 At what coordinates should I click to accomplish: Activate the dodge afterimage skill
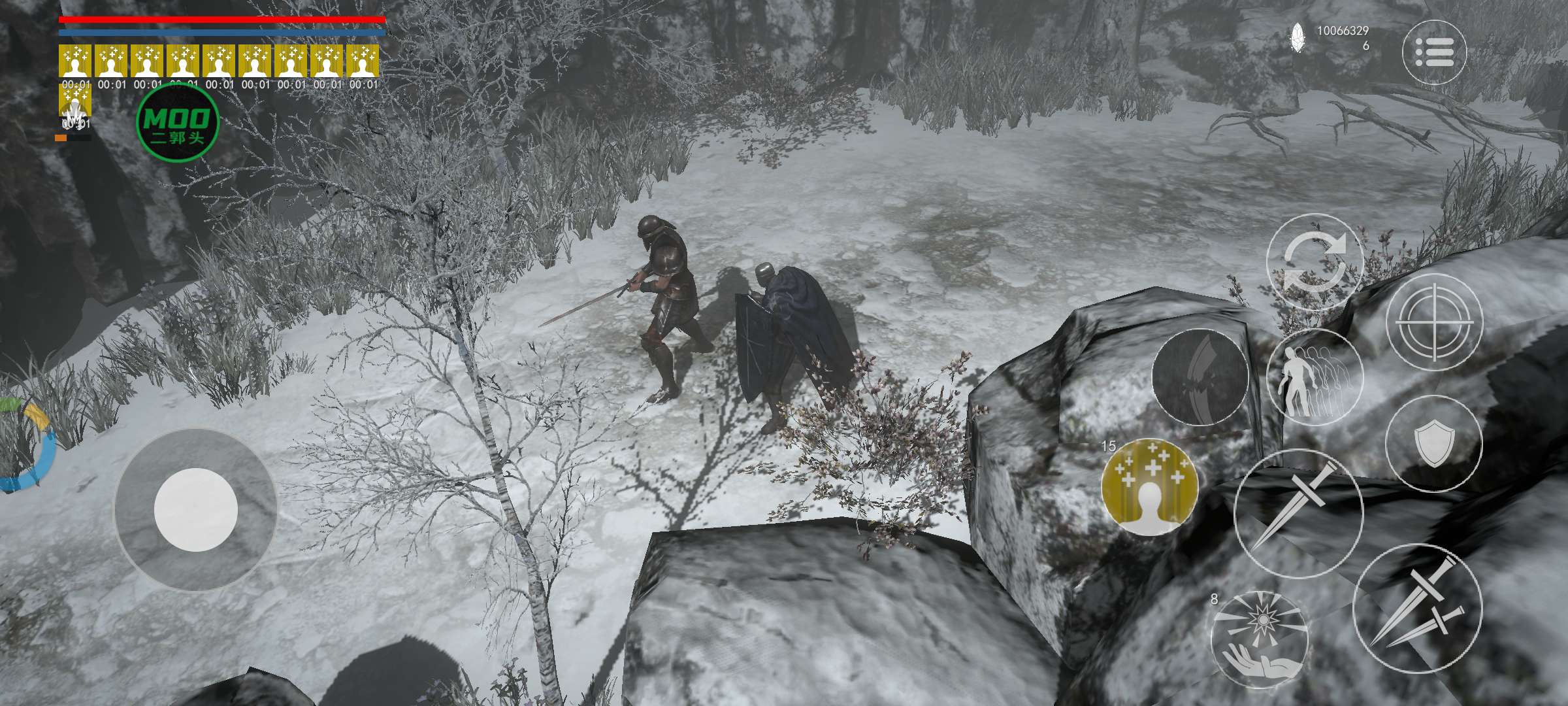[1315, 378]
